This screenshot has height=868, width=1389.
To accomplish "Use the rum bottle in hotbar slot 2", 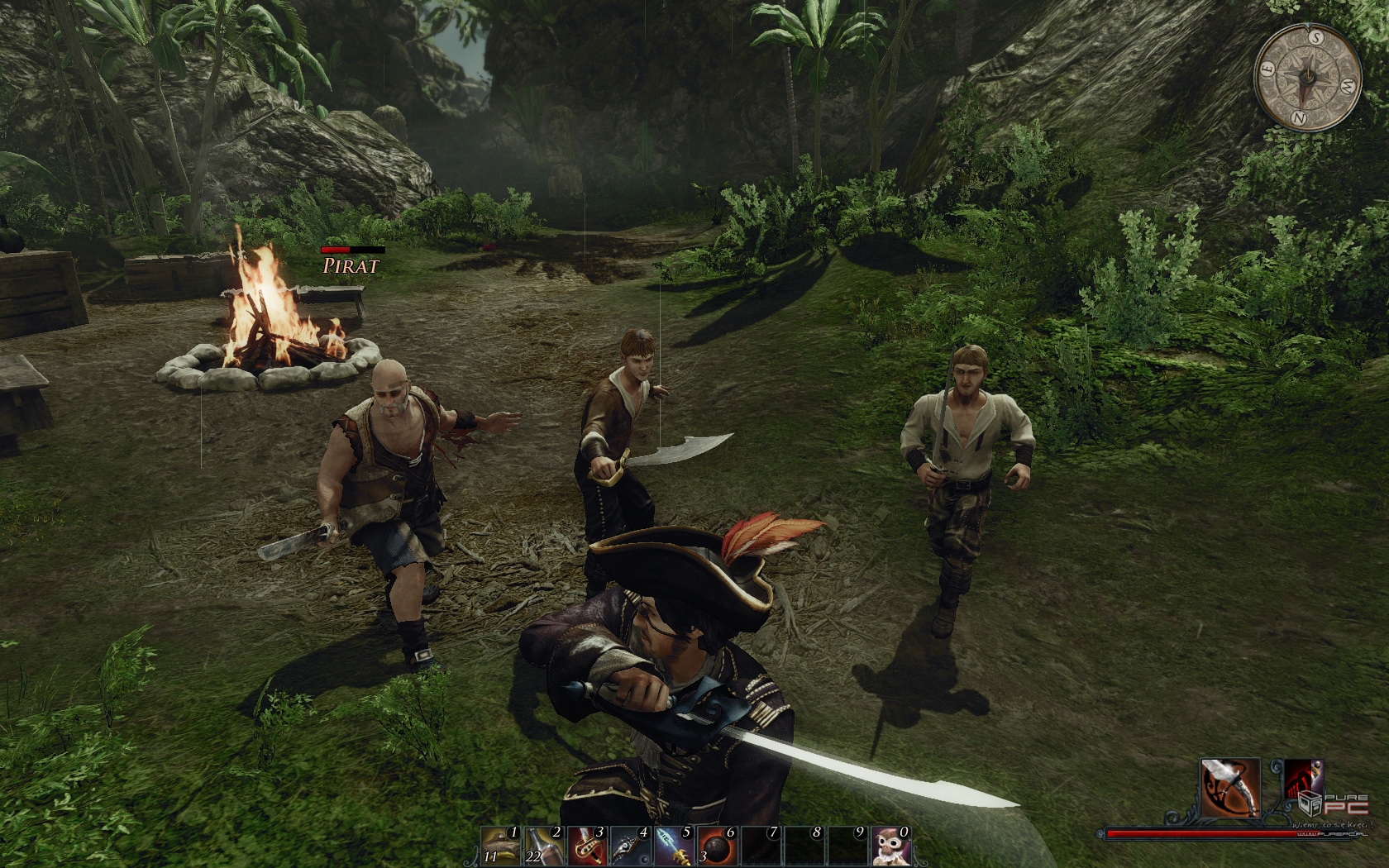I will (x=543, y=845).
